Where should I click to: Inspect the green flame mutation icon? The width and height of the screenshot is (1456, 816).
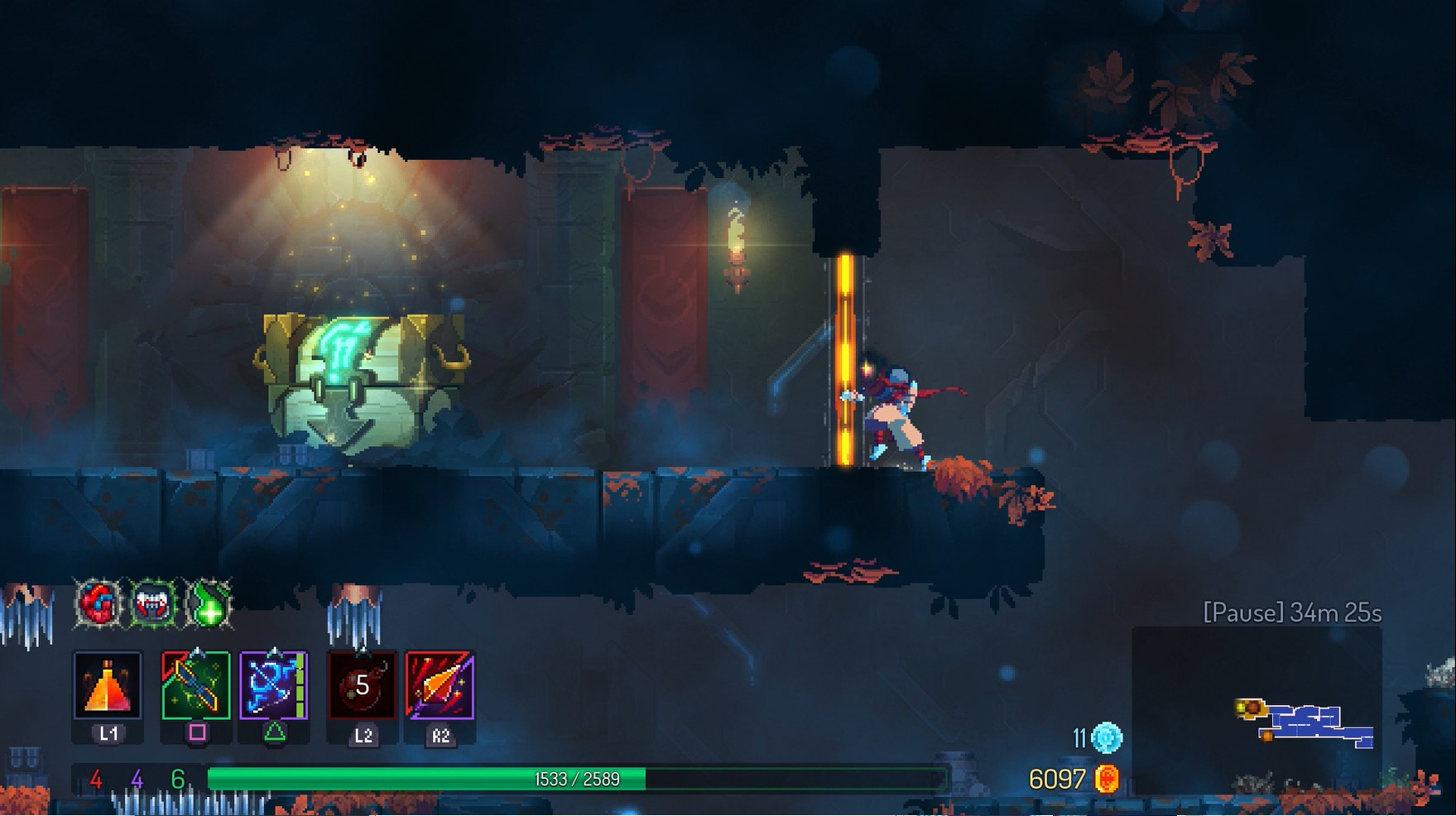click(209, 603)
